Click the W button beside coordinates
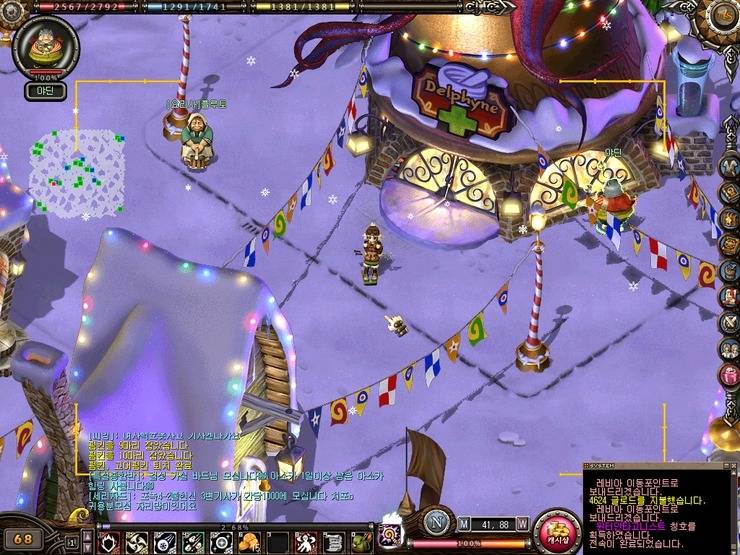Image resolution: width=740 pixels, height=555 pixels. coord(522,523)
